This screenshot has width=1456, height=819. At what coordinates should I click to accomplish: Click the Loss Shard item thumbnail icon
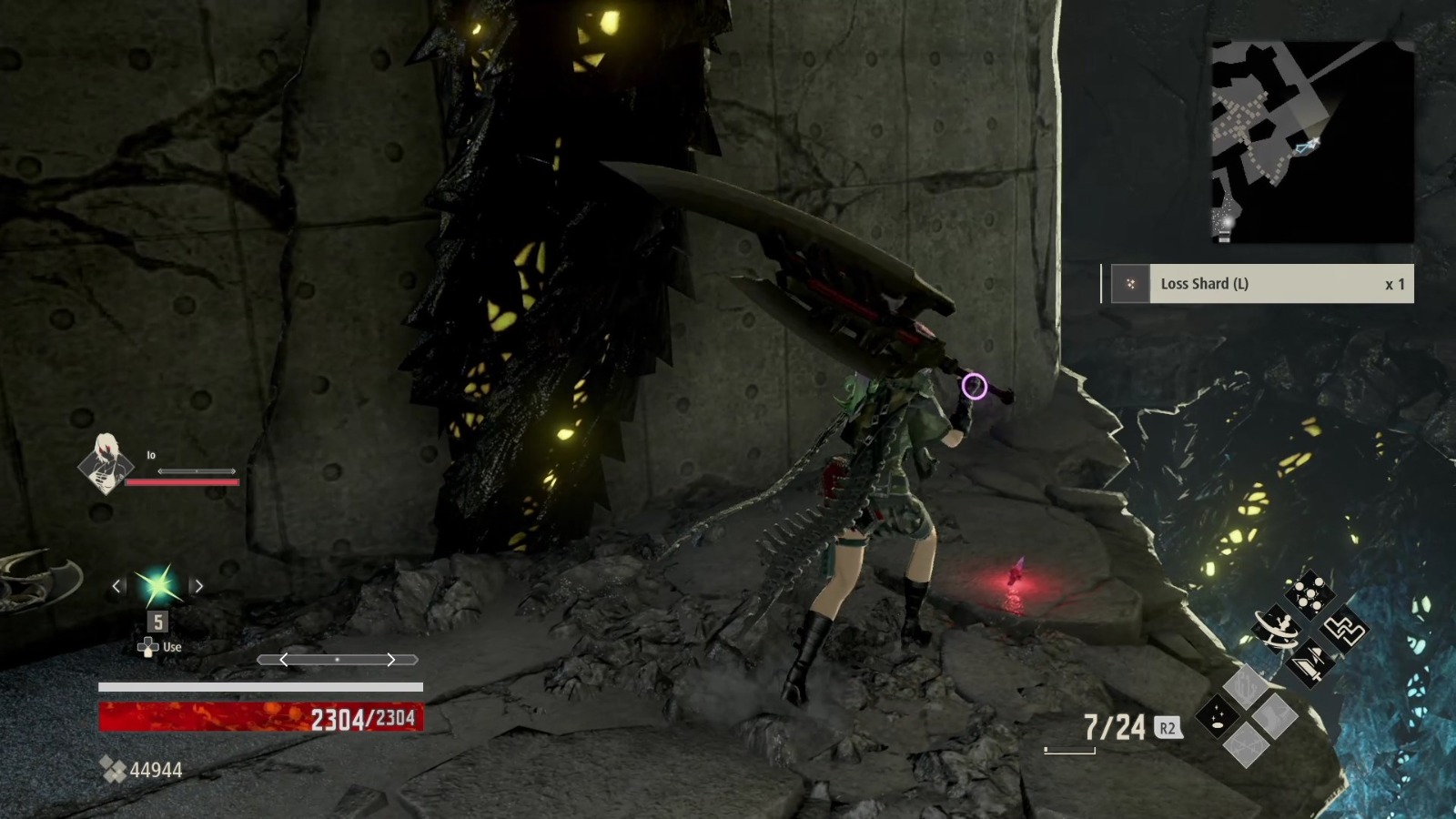click(1131, 284)
